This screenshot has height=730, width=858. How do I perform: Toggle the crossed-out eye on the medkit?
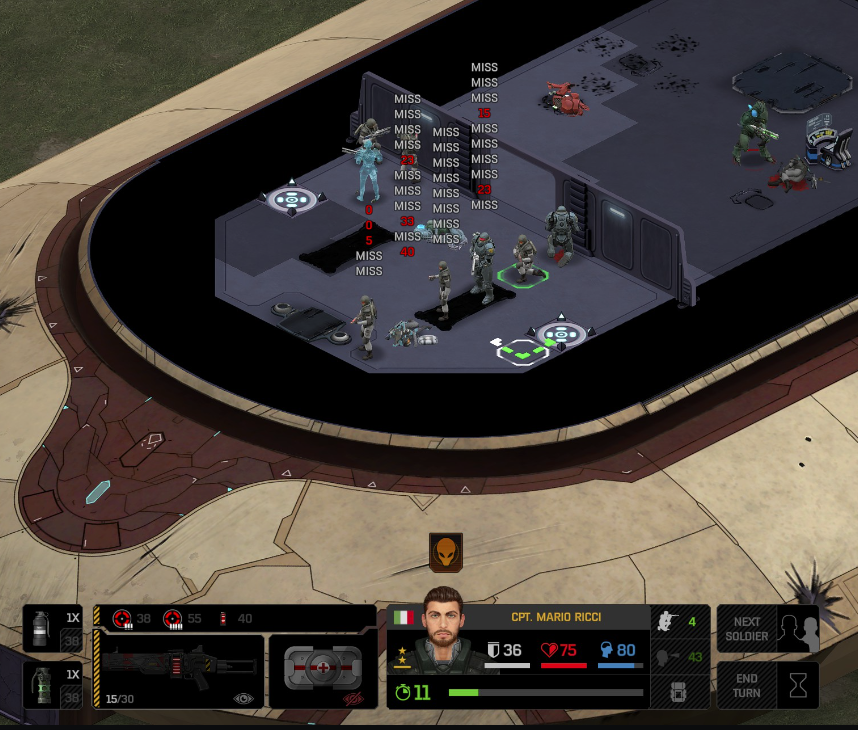point(354,699)
